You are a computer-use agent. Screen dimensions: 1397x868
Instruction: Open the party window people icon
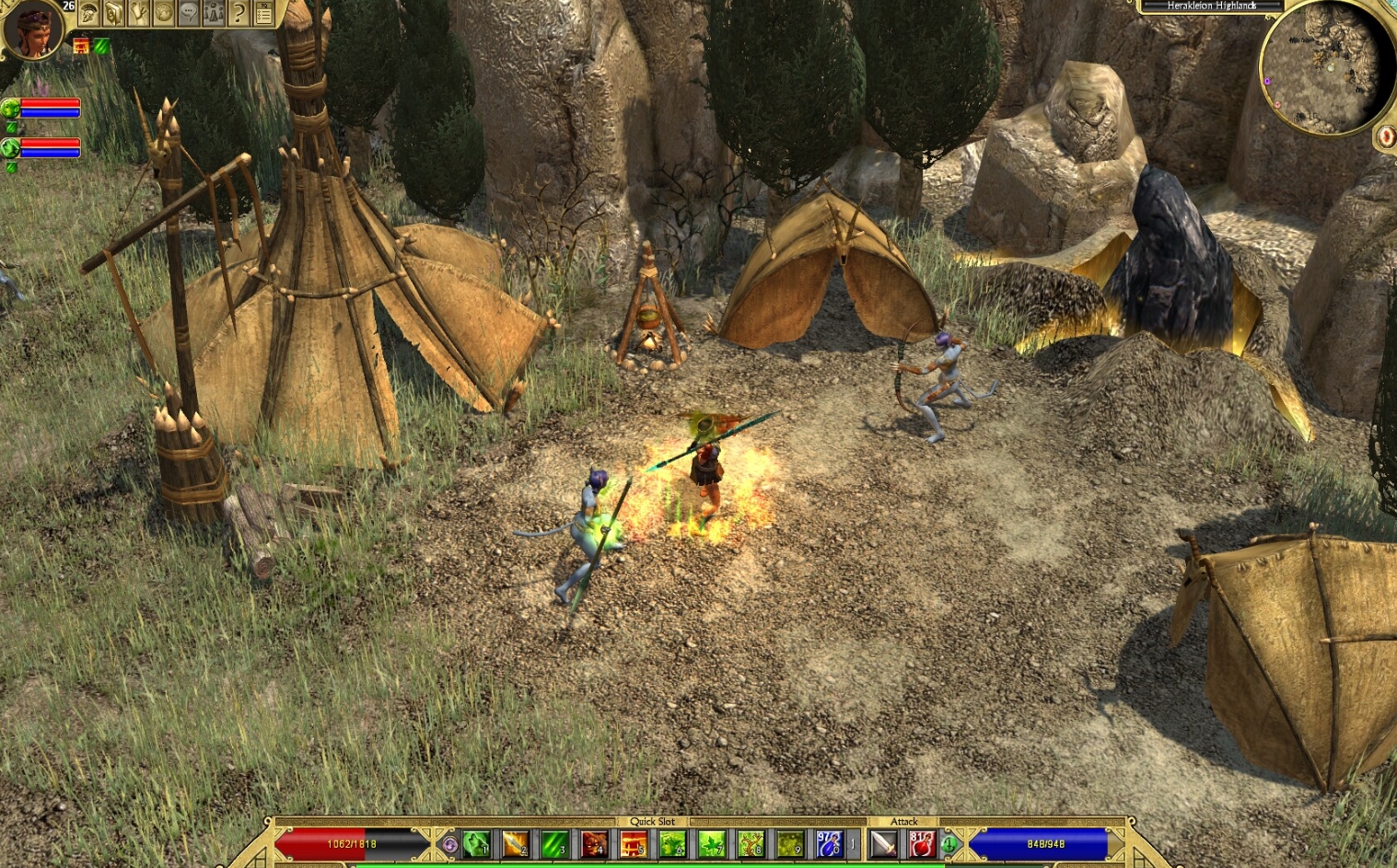[x=213, y=14]
